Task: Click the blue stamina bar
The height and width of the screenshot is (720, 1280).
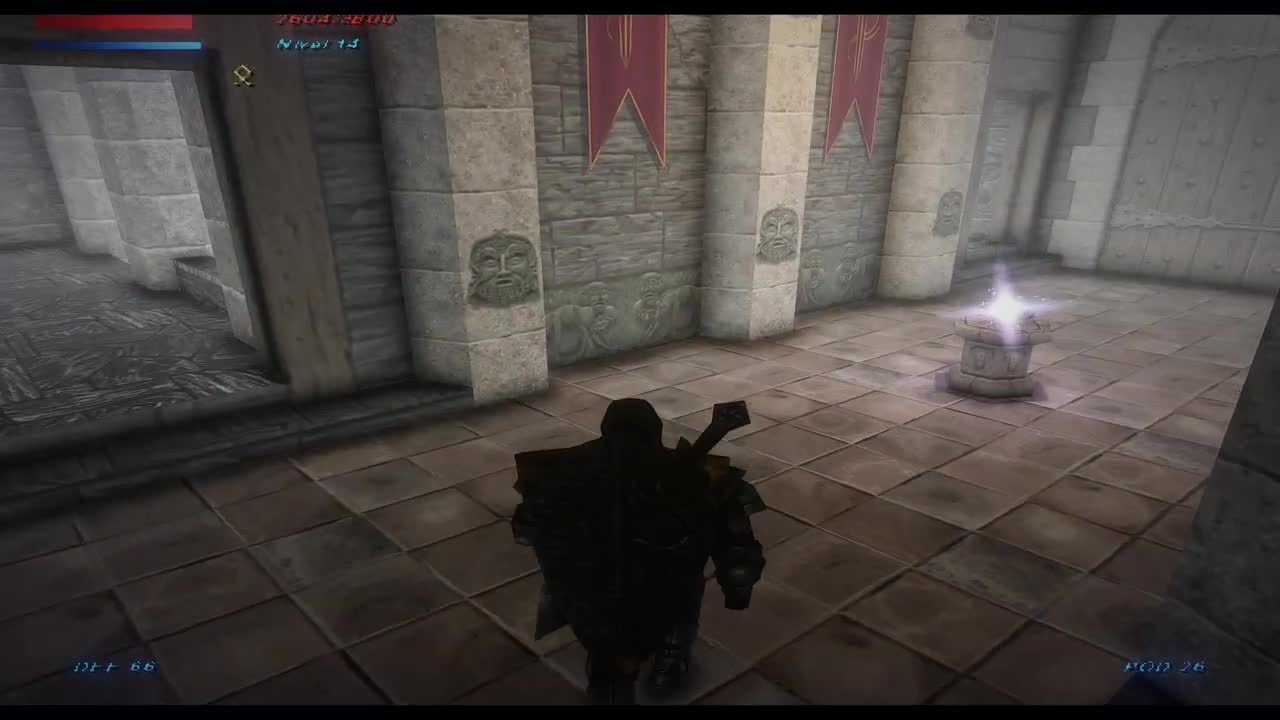Action: pyautogui.click(x=115, y=45)
